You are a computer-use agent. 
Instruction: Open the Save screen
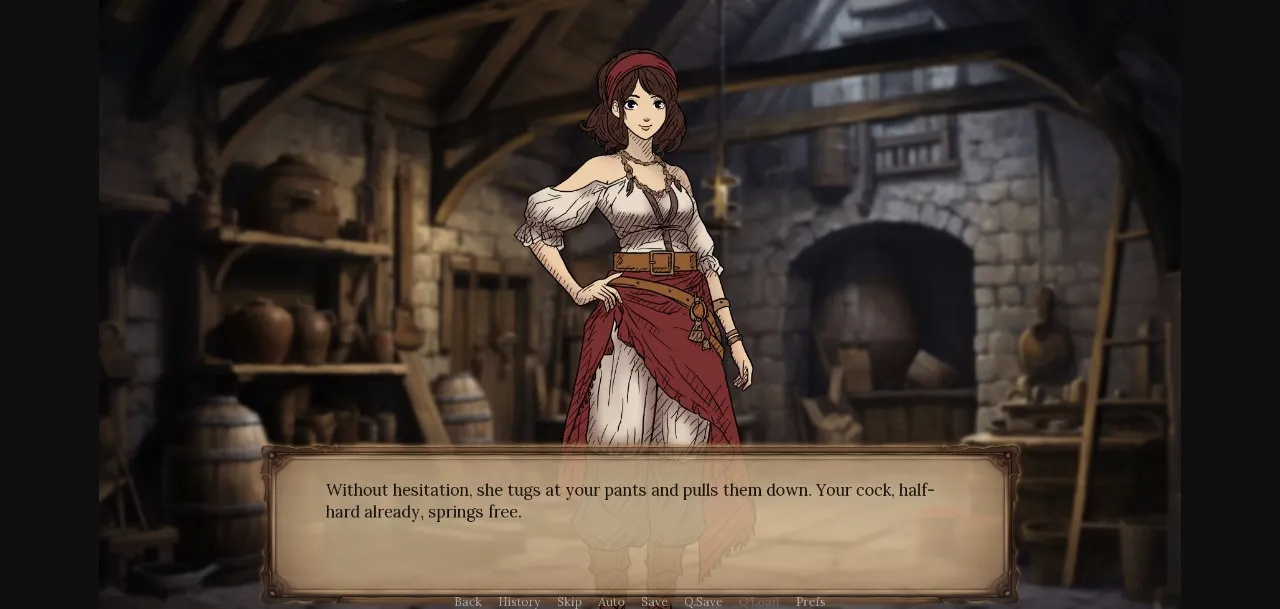pyautogui.click(x=654, y=601)
